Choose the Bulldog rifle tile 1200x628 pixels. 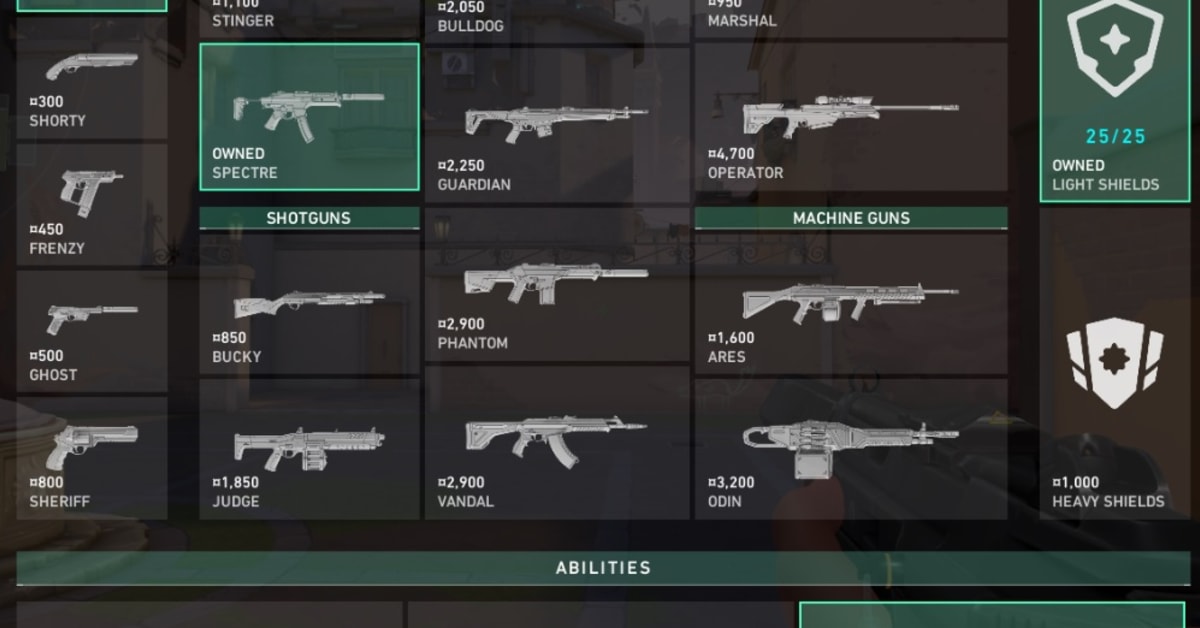point(557,17)
